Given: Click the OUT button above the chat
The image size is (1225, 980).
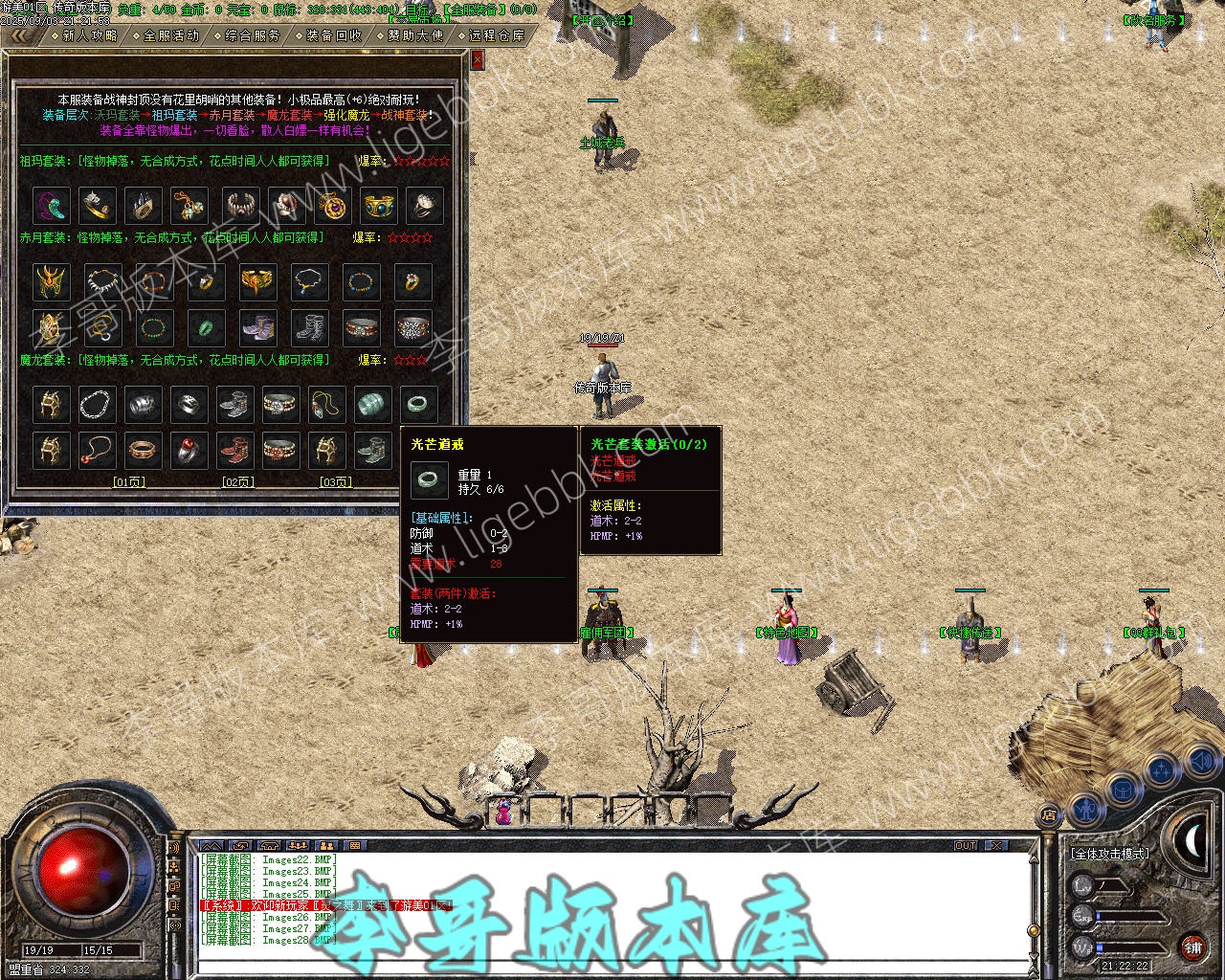Looking at the screenshot, I should [966, 846].
